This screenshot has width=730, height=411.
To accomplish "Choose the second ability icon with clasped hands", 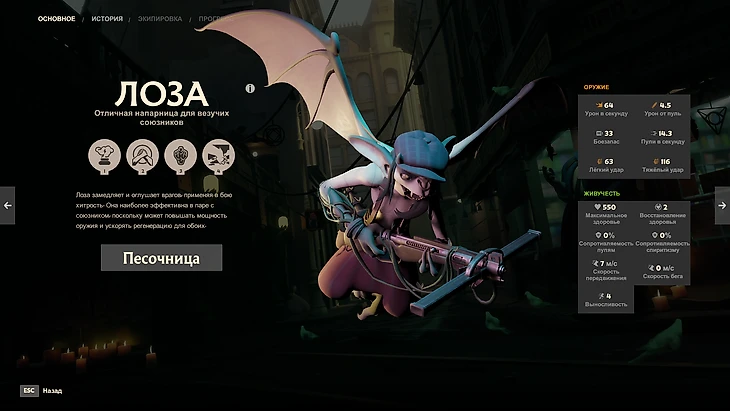I will pos(142,156).
